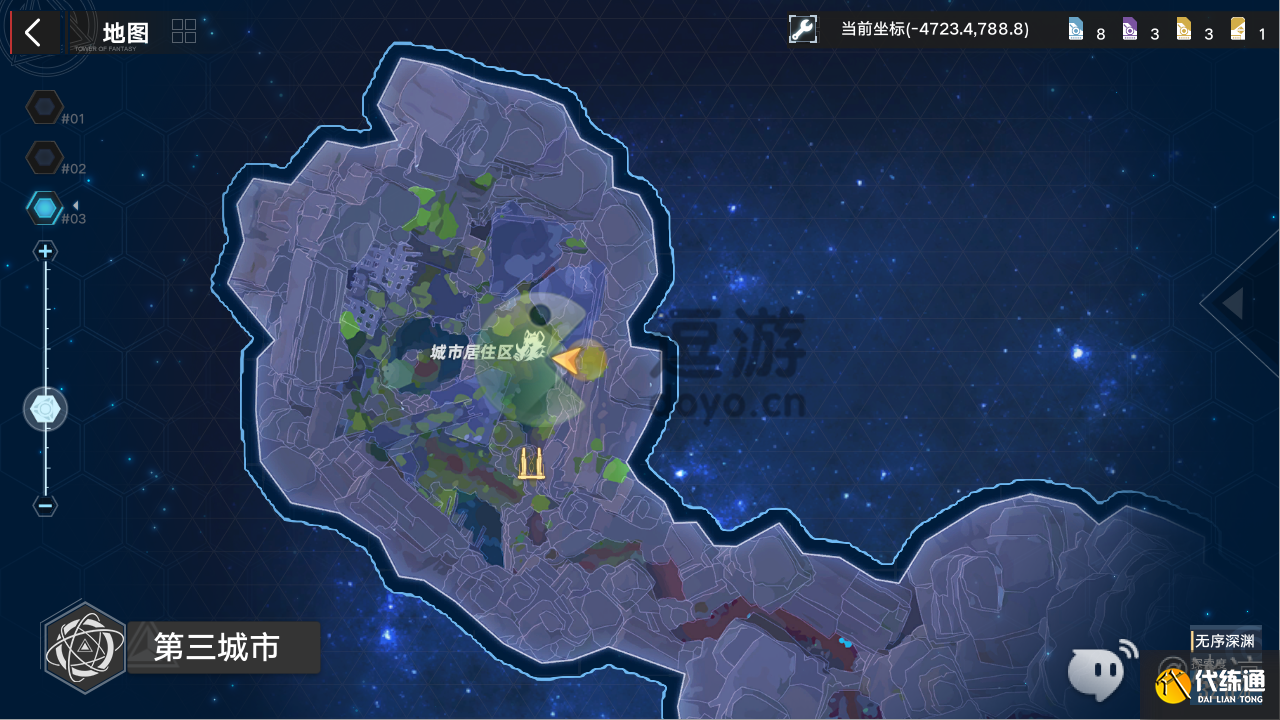
Task: Select the purple supply chip icon showing 3
Action: pyautogui.click(x=1131, y=29)
